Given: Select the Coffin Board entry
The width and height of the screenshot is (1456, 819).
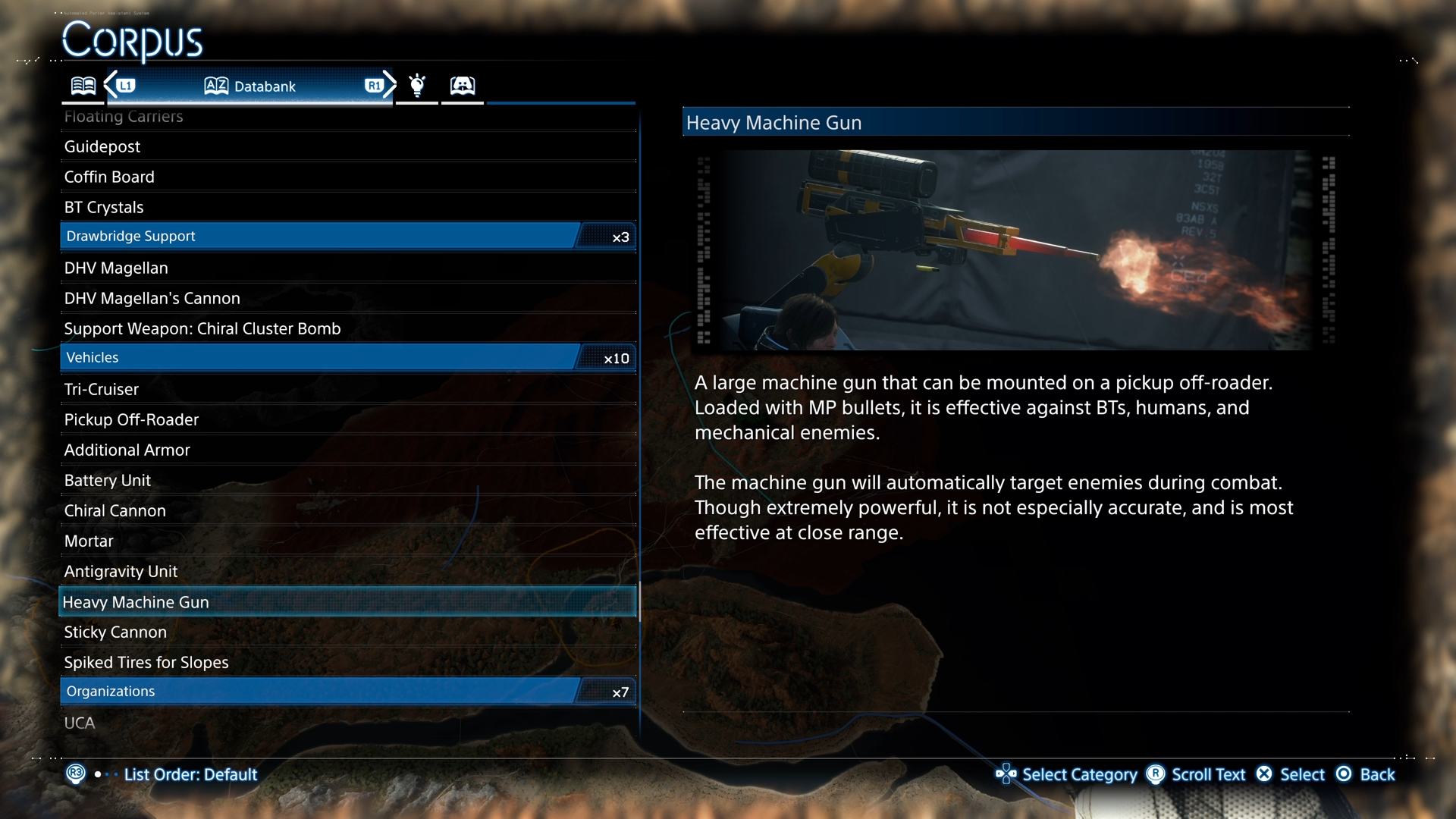Looking at the screenshot, I should 109,177.
